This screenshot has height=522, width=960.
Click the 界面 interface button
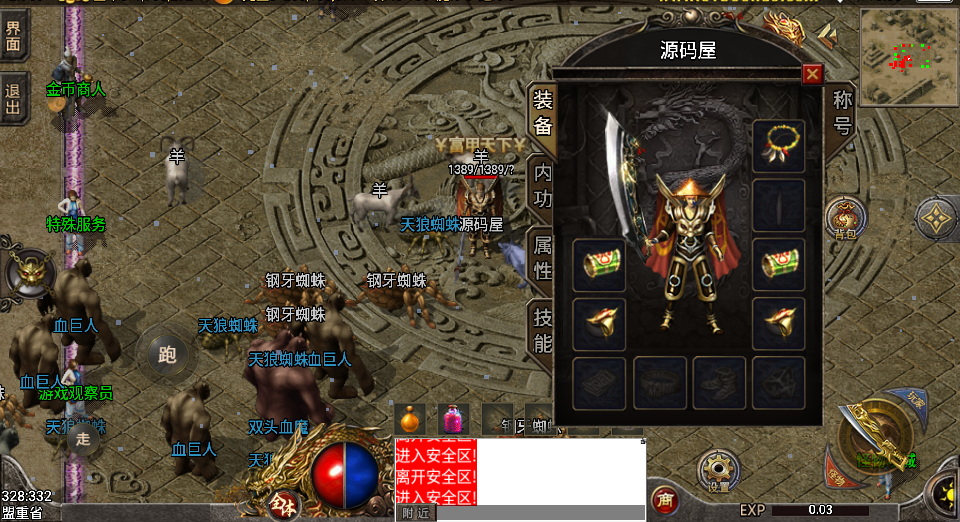14,34
